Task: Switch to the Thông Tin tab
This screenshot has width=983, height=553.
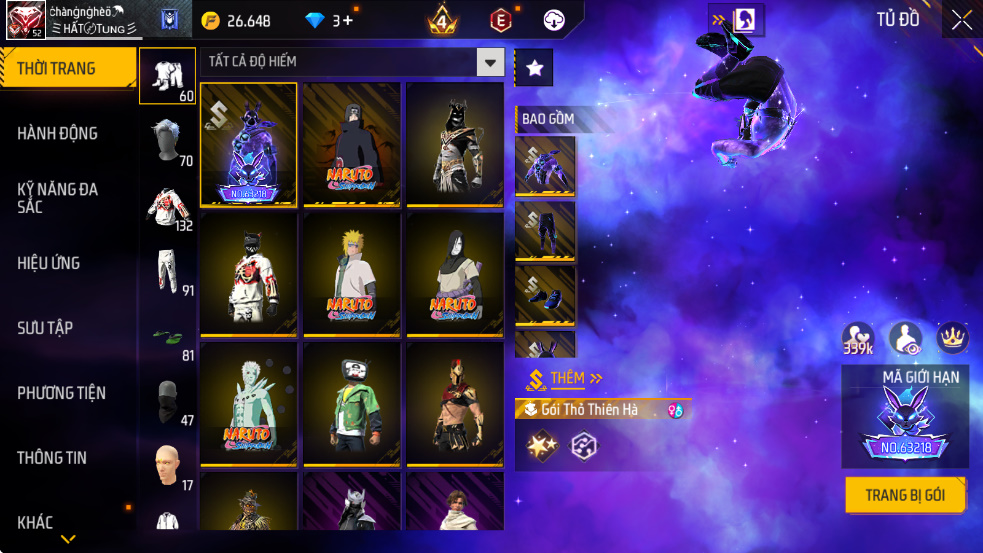Action: point(52,458)
